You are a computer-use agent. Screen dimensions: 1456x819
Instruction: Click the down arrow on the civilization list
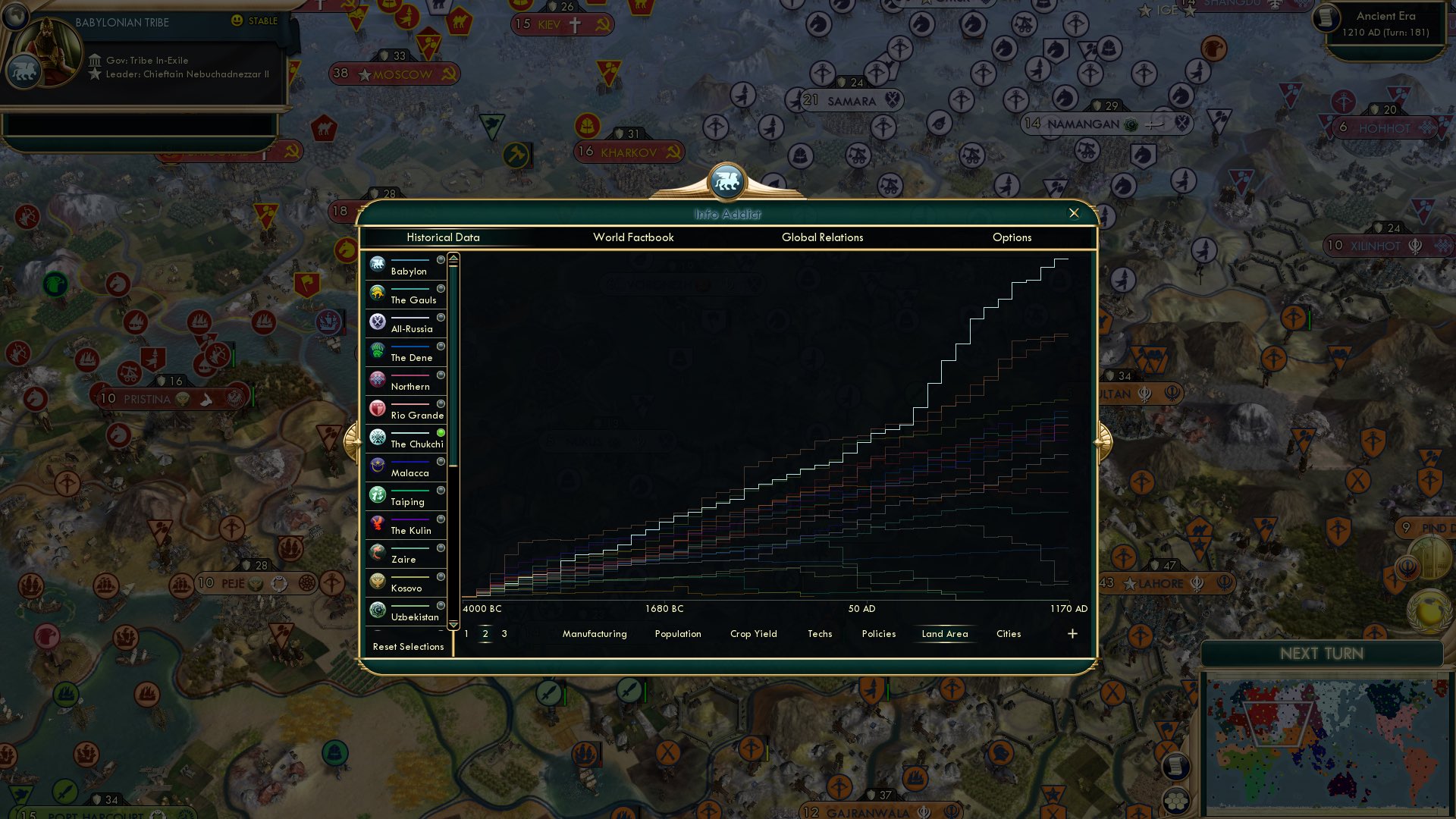pos(452,626)
